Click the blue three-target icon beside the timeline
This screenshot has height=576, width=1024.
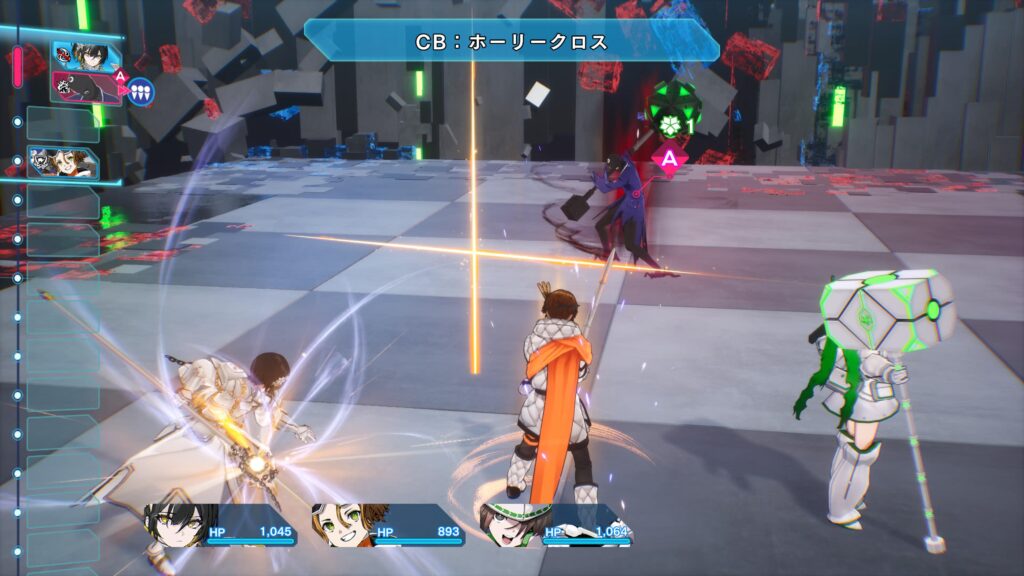click(x=141, y=91)
